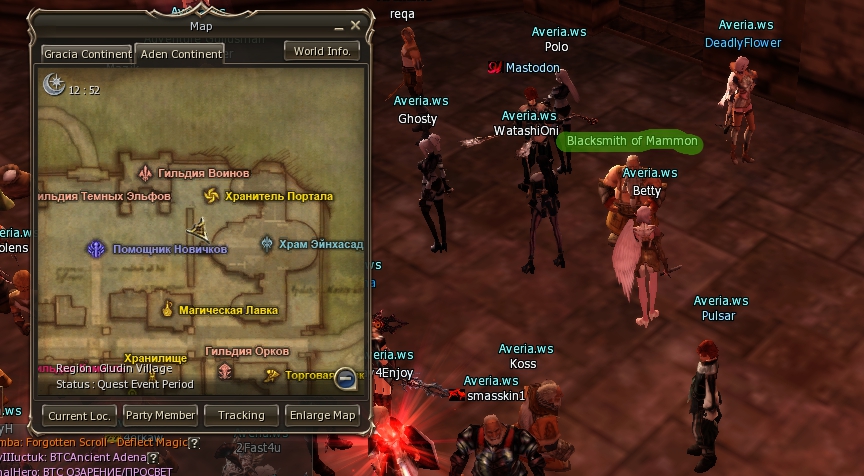Select the Aden Continent tab

click(180, 54)
